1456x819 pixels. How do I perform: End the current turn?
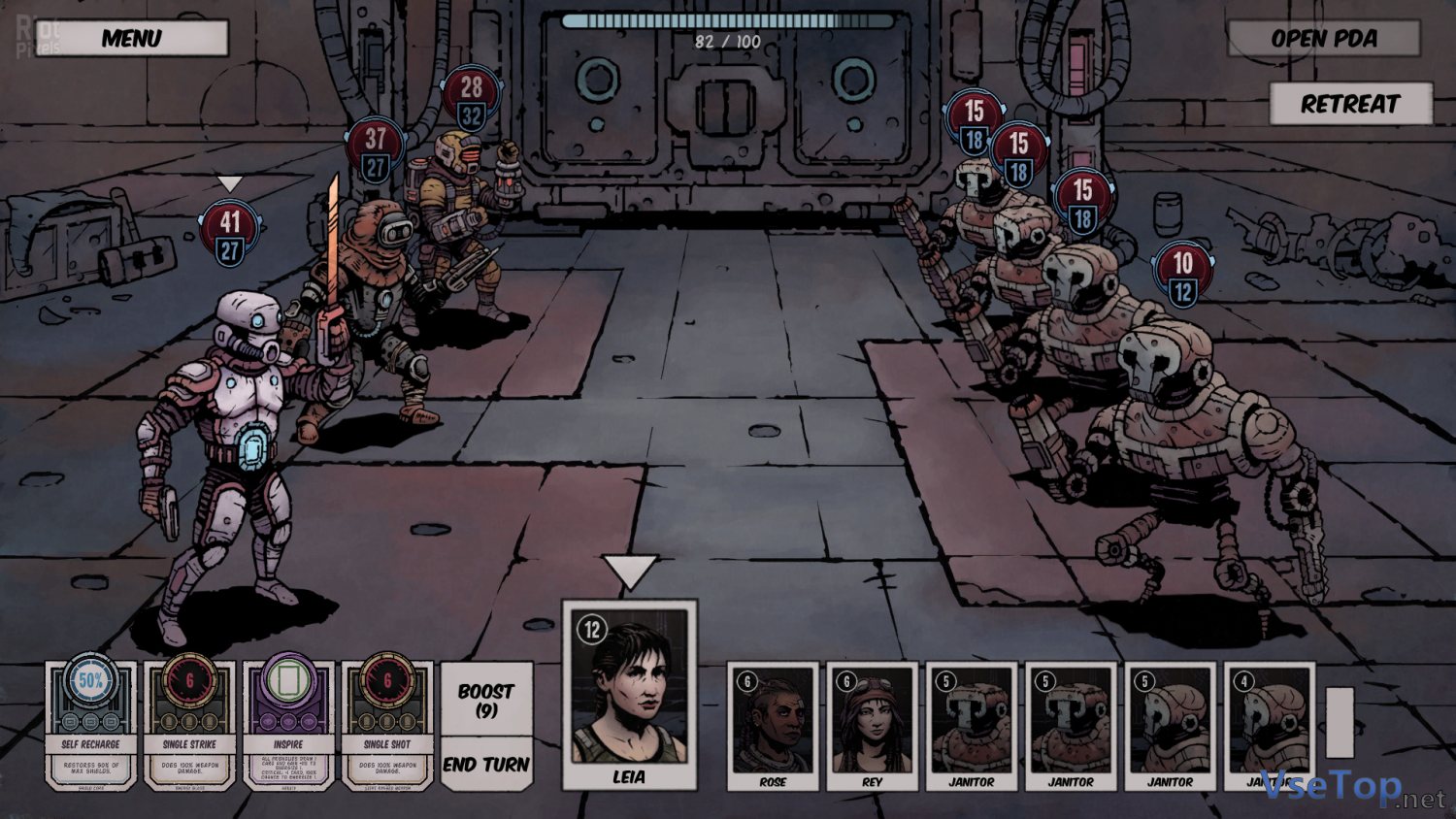pos(486,765)
